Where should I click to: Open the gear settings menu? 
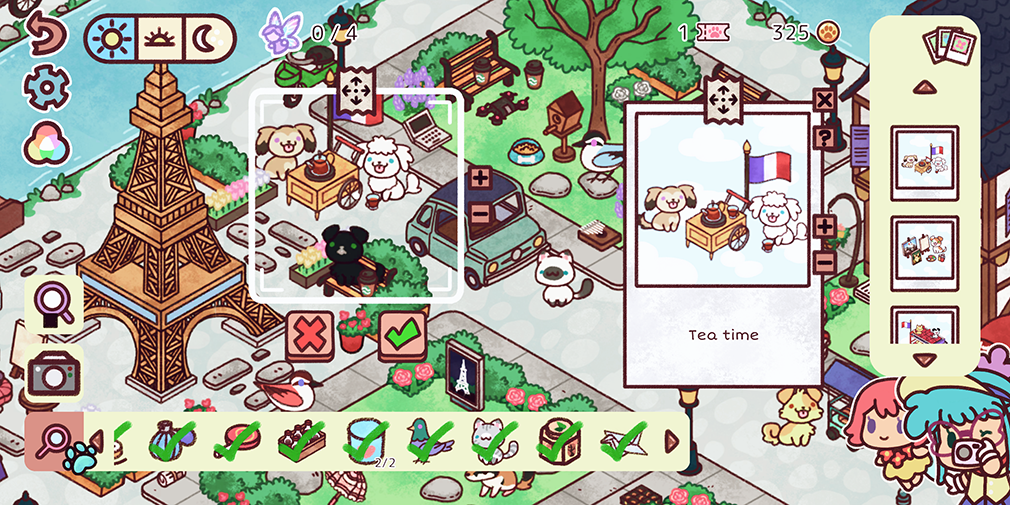(44, 88)
